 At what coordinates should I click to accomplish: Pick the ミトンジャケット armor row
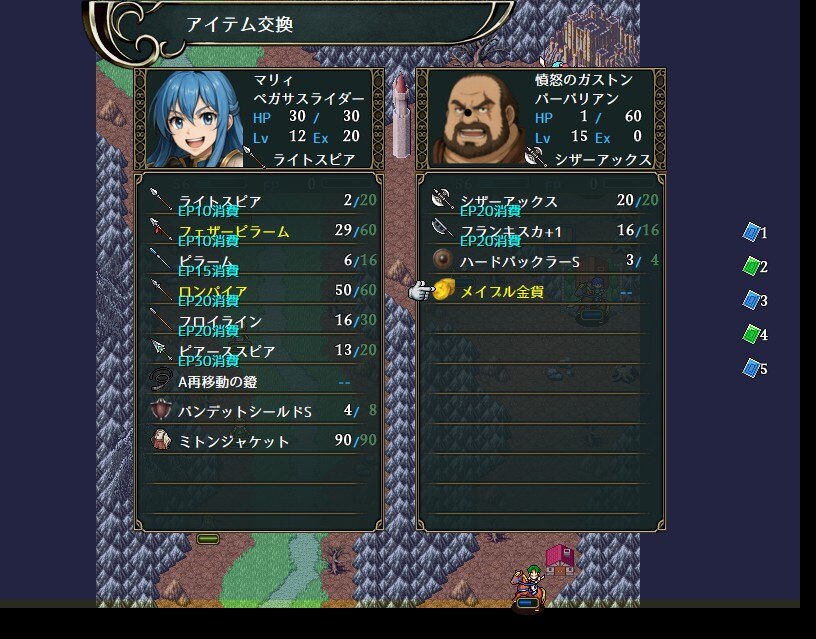pos(256,441)
